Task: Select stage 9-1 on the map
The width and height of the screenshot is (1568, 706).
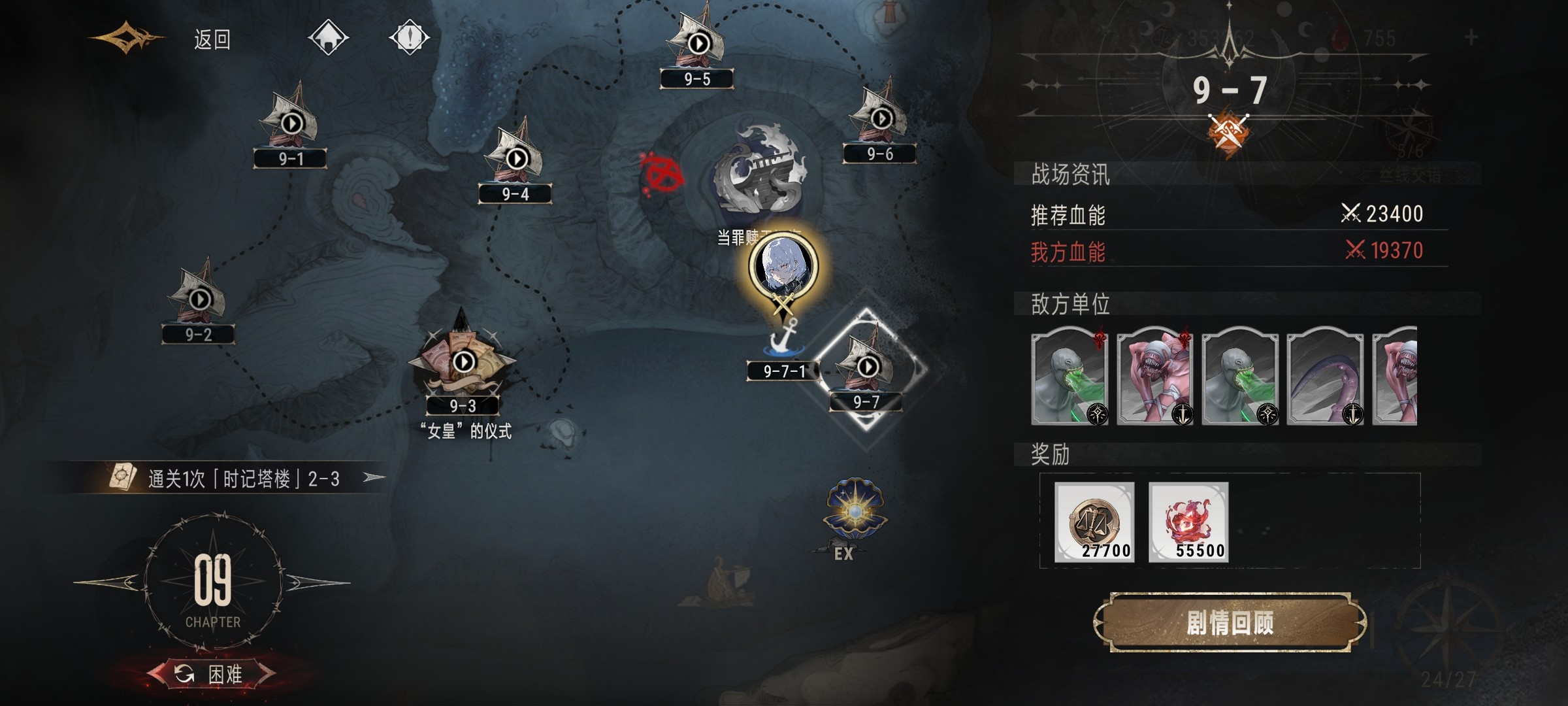Action: pos(291,126)
